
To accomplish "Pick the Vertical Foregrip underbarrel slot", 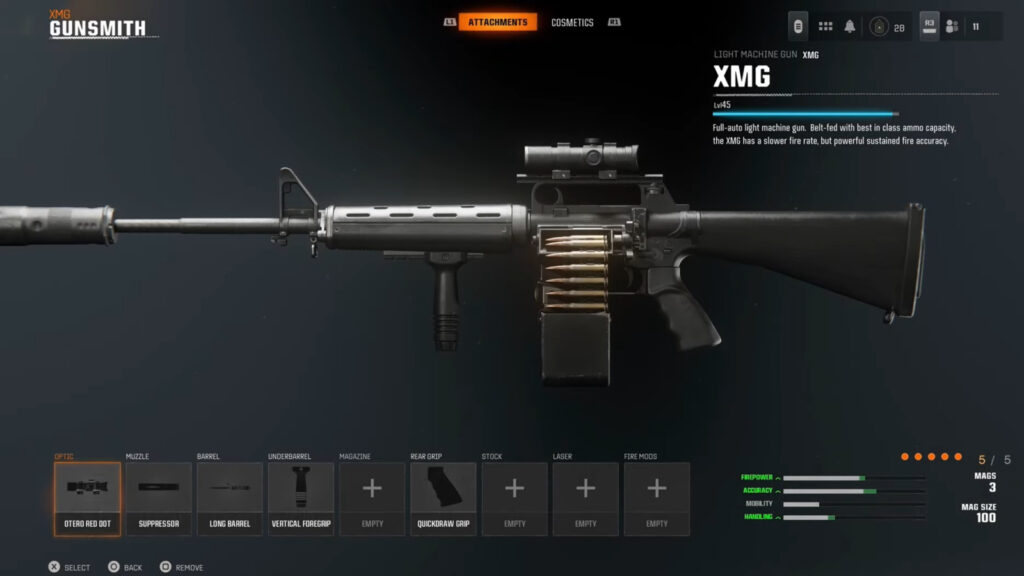I will (x=301, y=498).
